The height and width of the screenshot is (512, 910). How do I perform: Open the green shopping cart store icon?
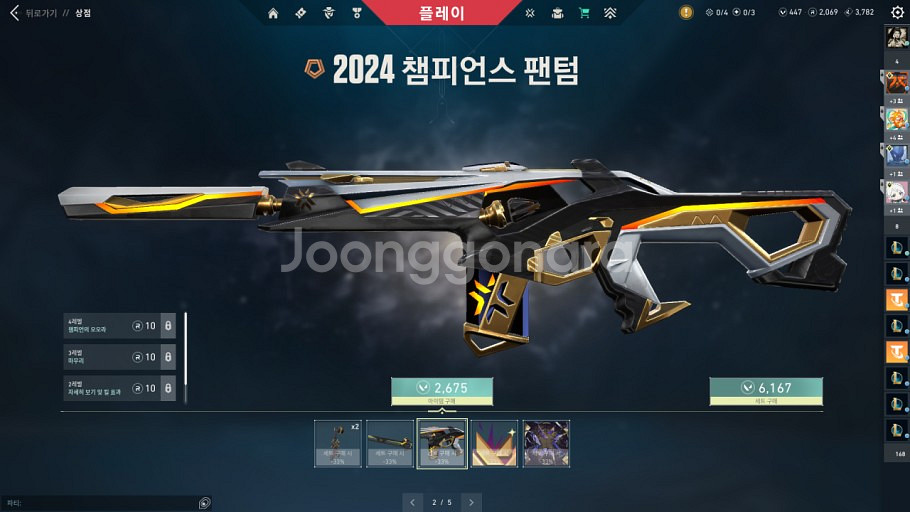click(583, 13)
